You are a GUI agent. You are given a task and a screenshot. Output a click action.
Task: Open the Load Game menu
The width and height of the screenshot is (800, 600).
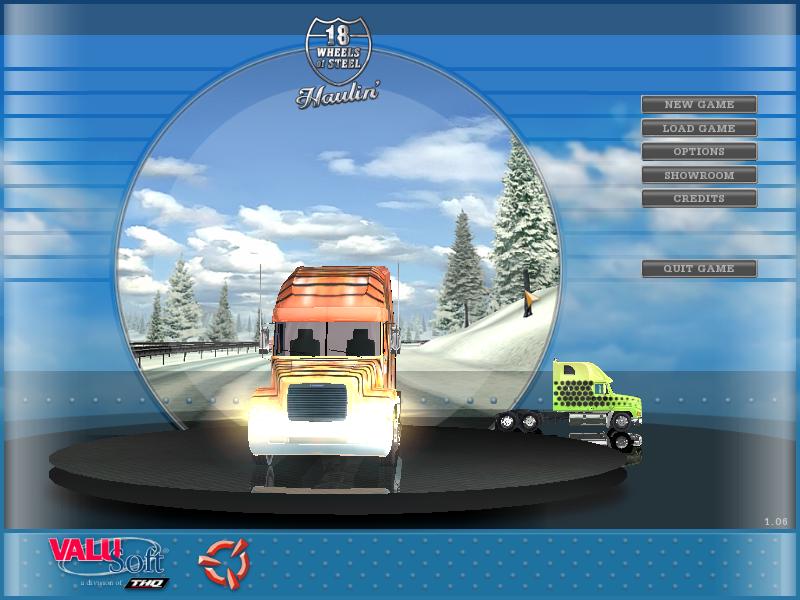pyautogui.click(x=699, y=128)
